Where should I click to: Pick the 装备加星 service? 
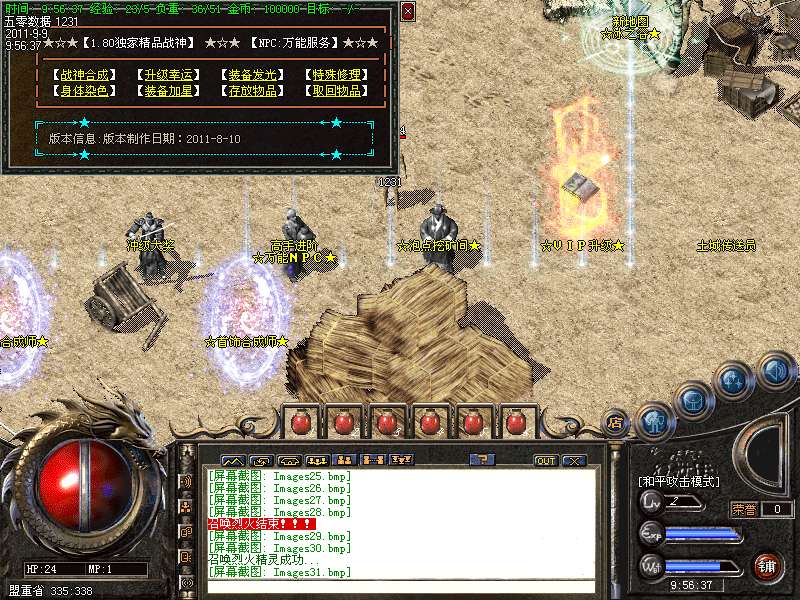tap(166, 91)
